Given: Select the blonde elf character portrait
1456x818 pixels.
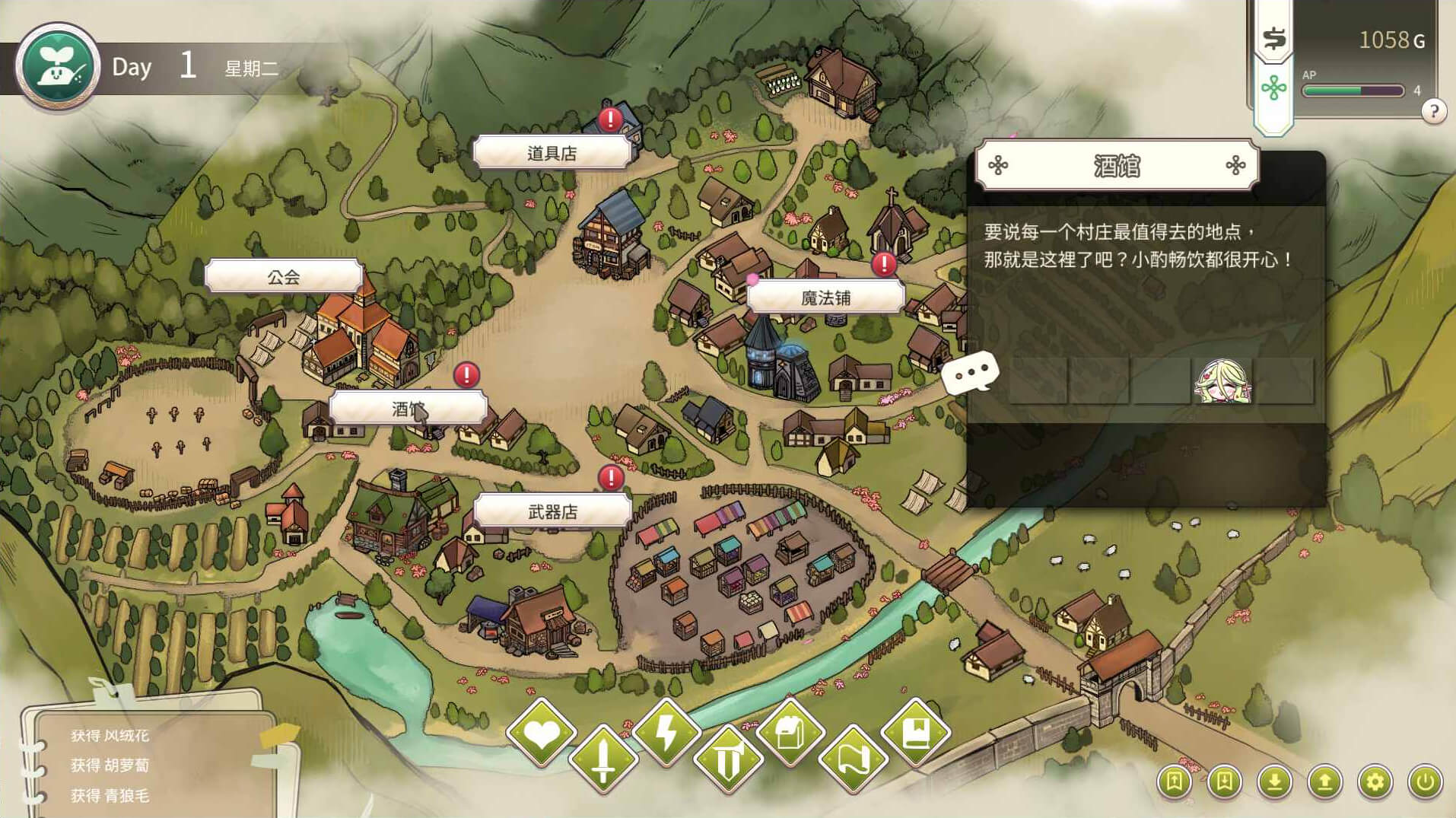Looking at the screenshot, I should pyautogui.click(x=1222, y=380).
